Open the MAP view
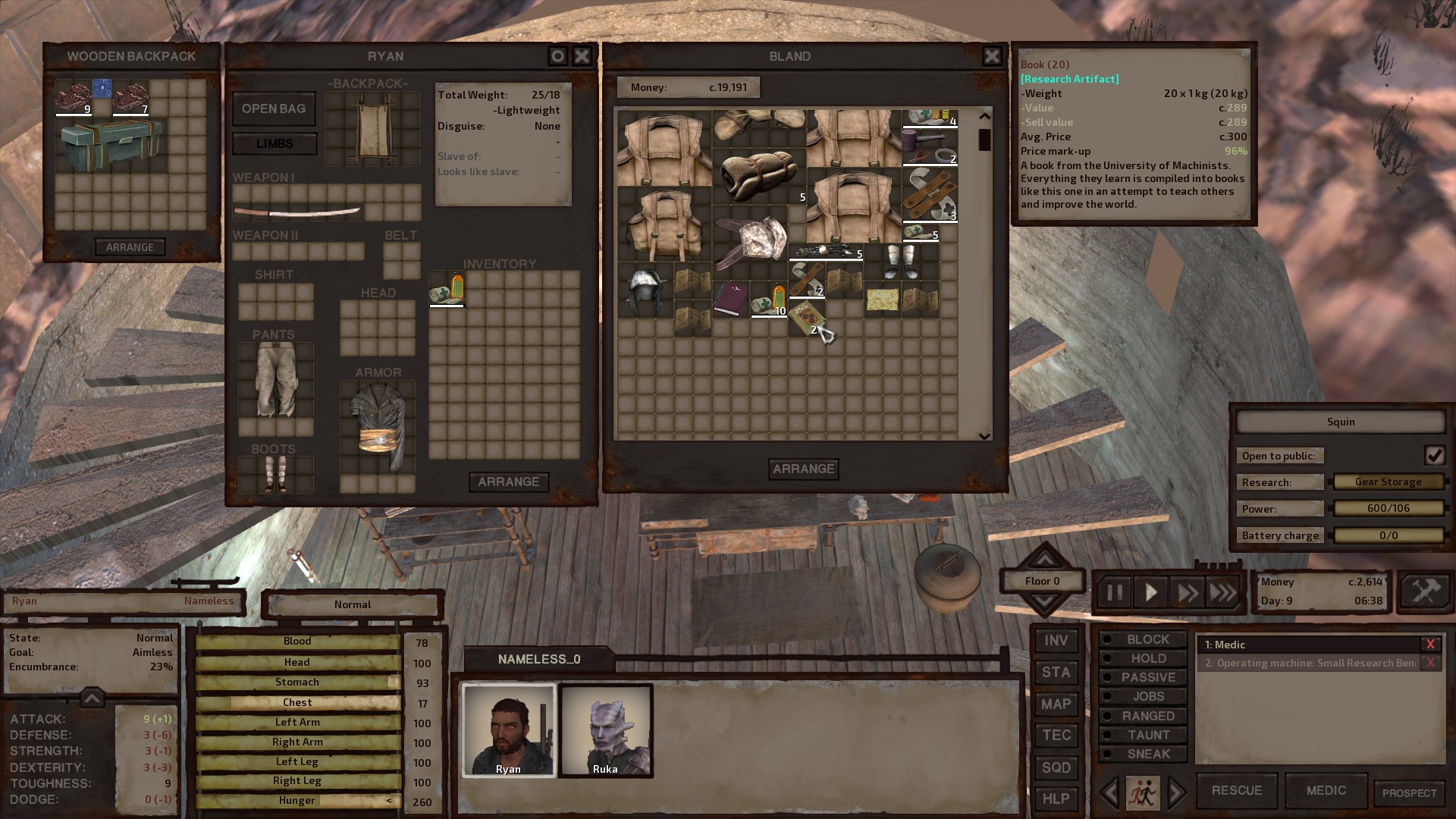The width and height of the screenshot is (1456, 819). click(1056, 704)
